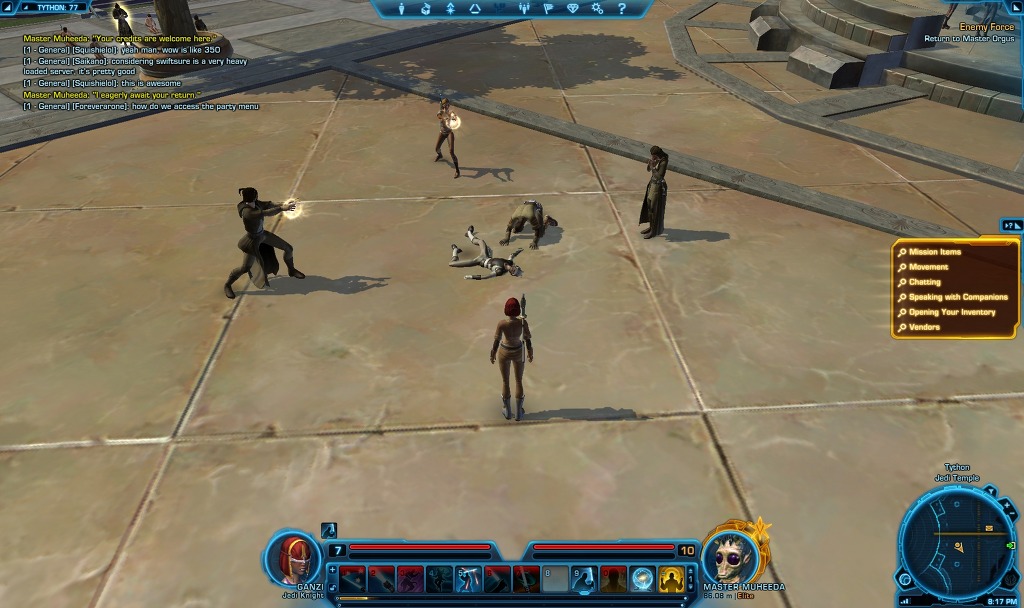Select the Mission Items tutorial entry
The height and width of the screenshot is (608, 1024).
click(935, 252)
